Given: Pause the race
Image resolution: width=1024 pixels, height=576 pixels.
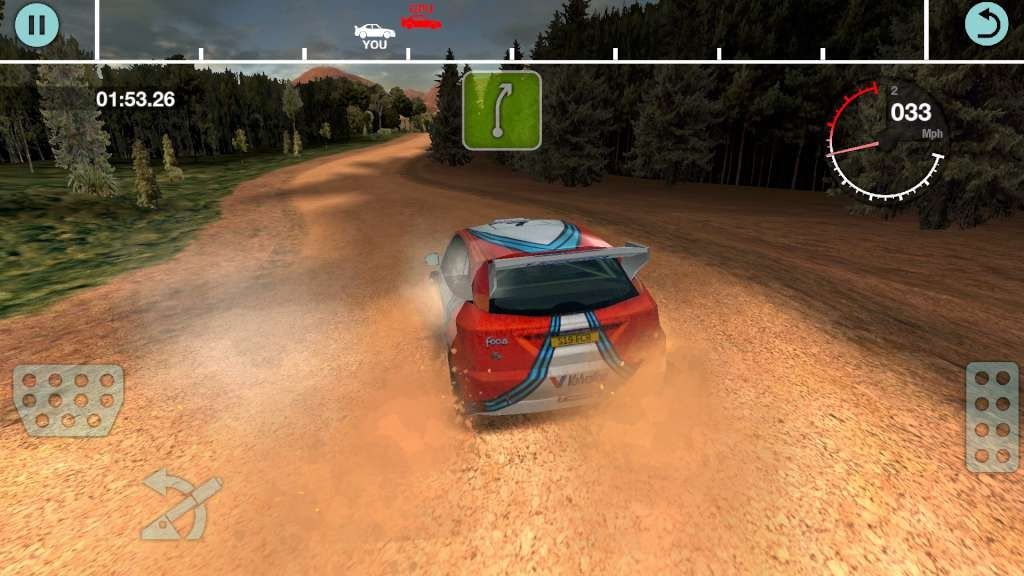Looking at the screenshot, I should pos(37,25).
